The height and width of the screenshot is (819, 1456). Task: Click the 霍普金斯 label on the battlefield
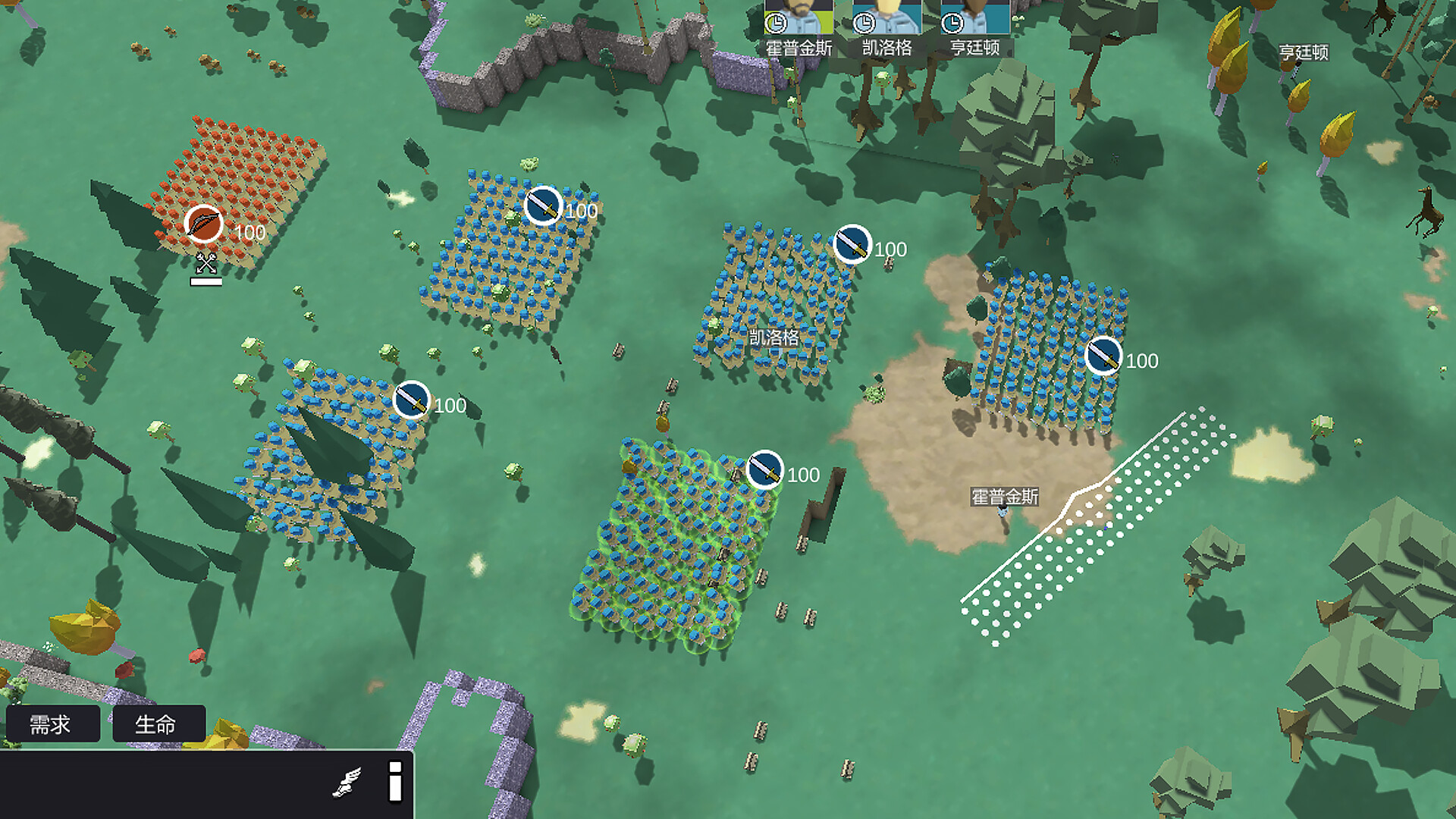point(1005,496)
